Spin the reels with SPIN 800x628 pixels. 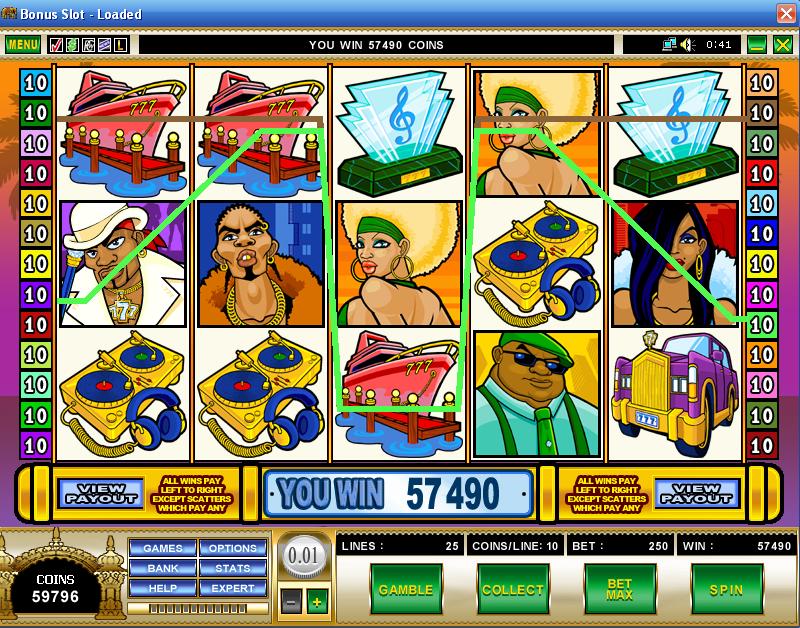pos(726,590)
